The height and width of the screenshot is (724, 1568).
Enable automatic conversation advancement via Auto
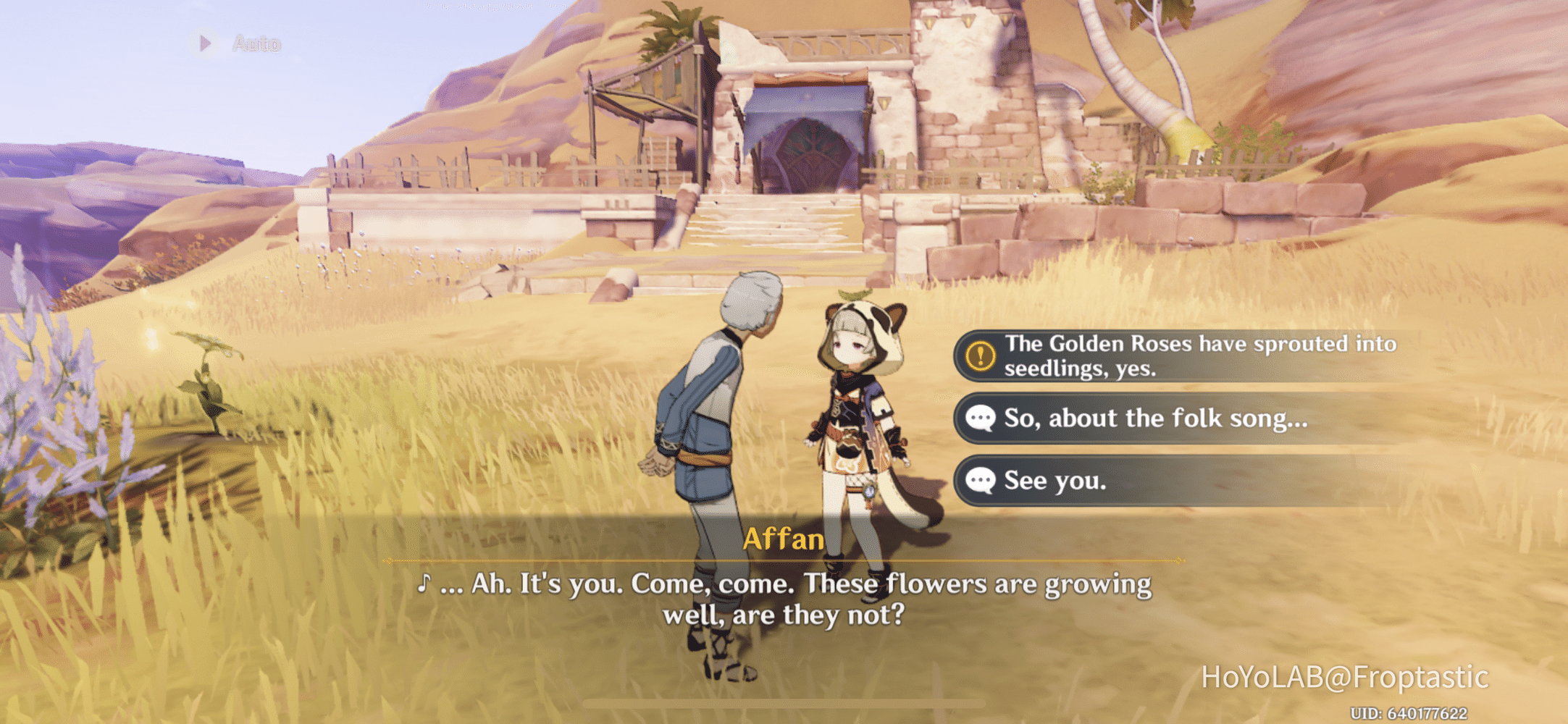point(239,43)
